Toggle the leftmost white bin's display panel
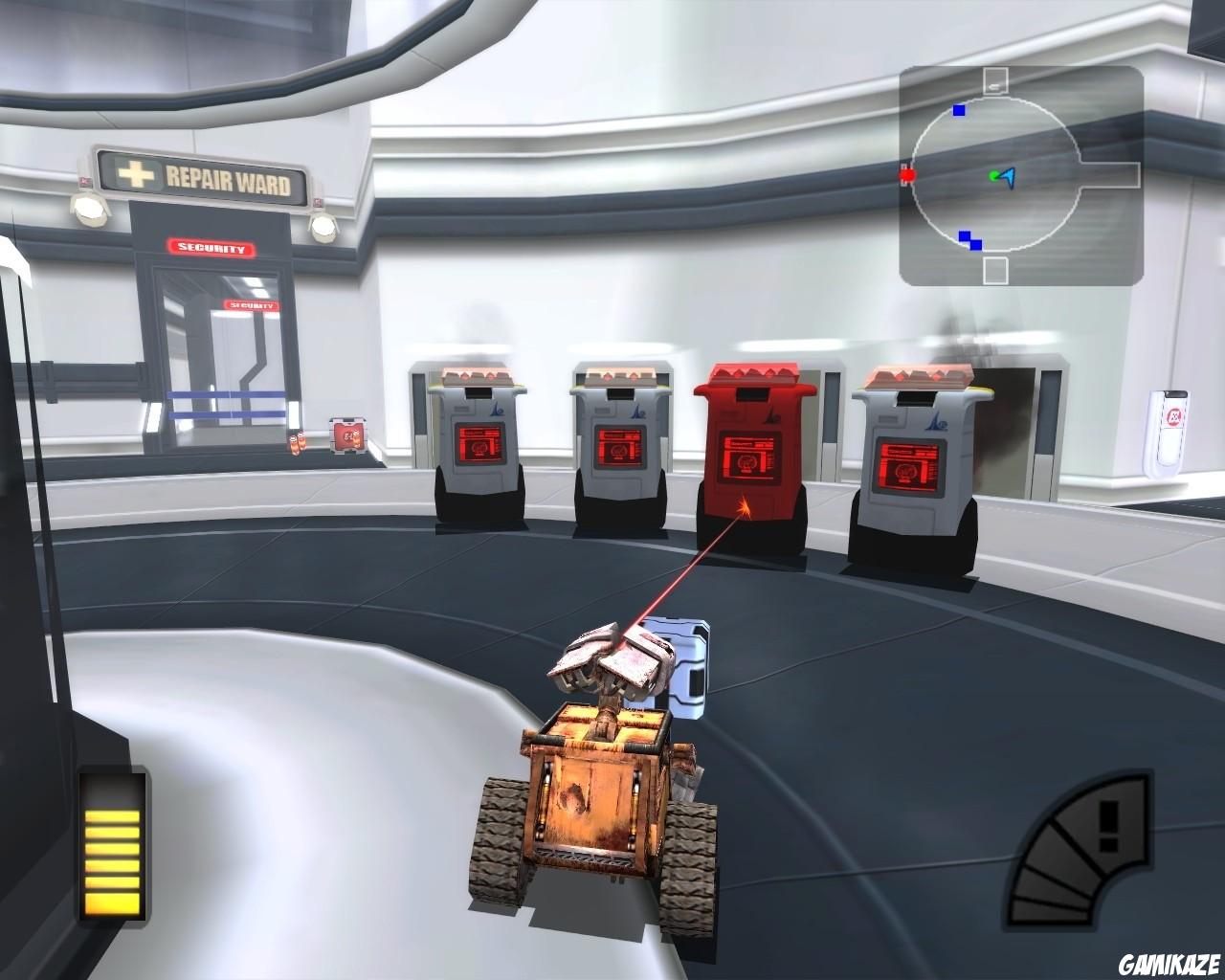The width and height of the screenshot is (1225, 980). point(480,444)
